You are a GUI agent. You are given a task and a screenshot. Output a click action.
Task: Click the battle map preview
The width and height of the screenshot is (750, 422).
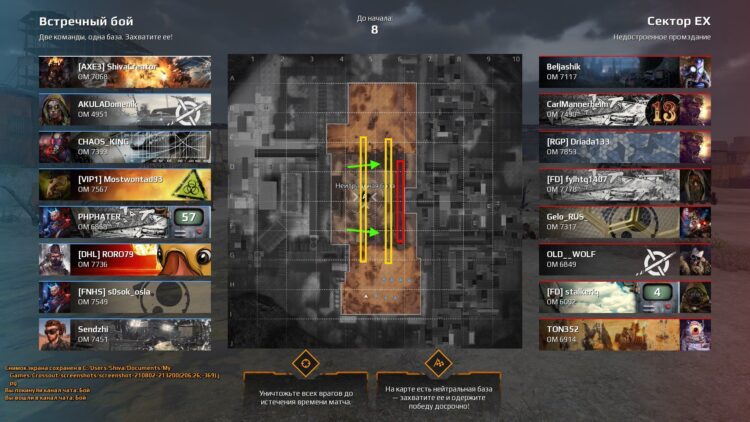click(x=374, y=196)
